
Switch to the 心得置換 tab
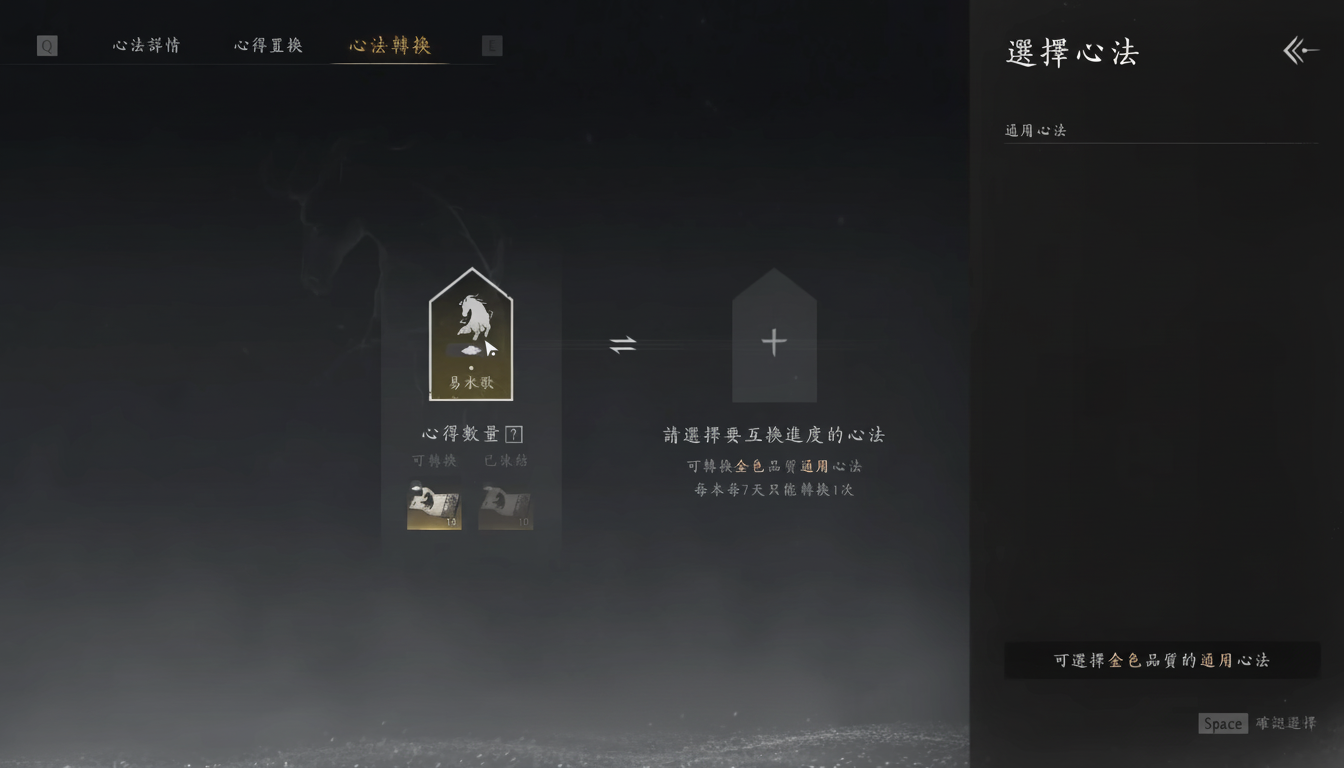coord(267,45)
